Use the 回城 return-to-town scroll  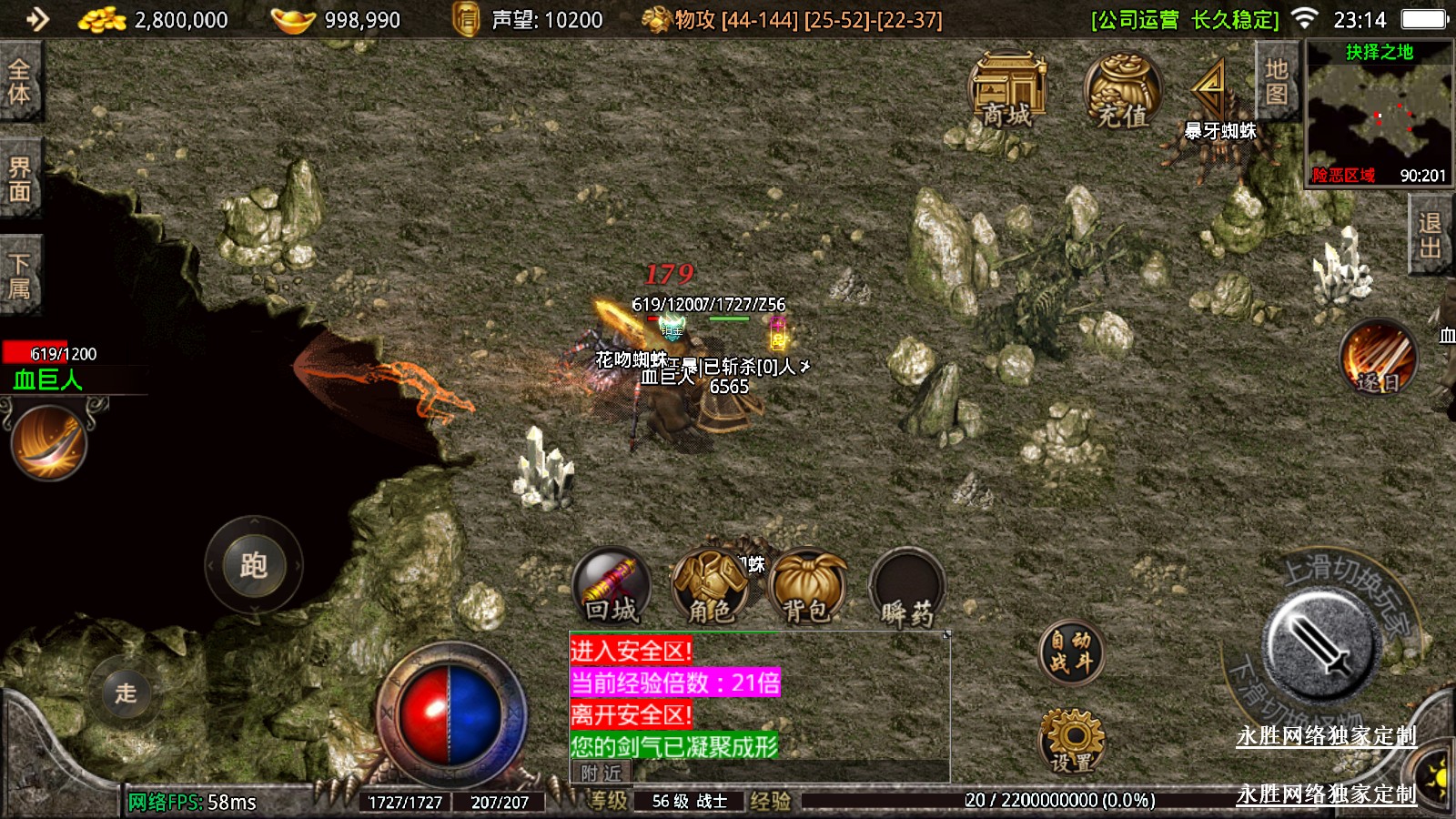(611, 587)
